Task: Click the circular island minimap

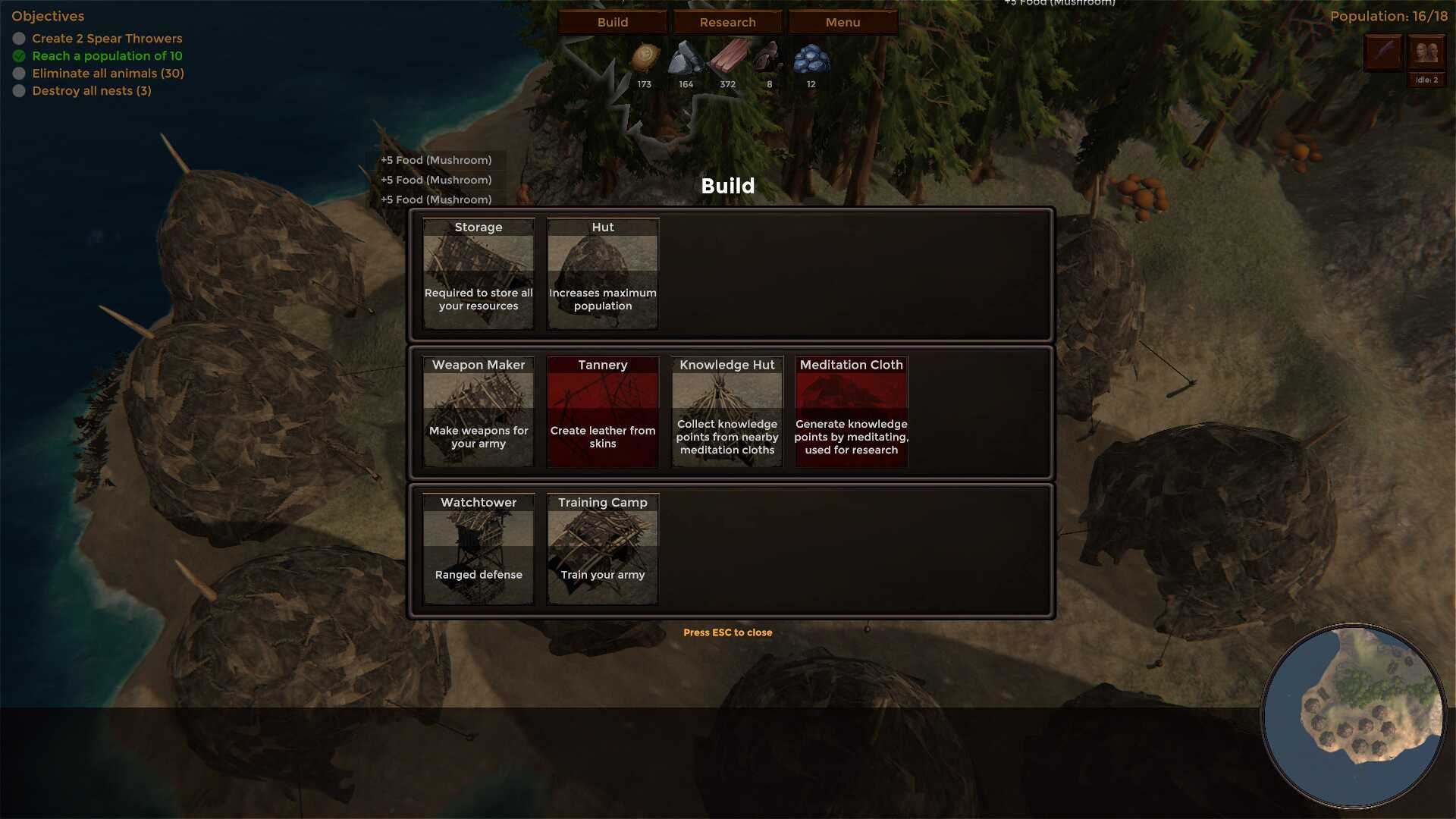Action: 1354,717
